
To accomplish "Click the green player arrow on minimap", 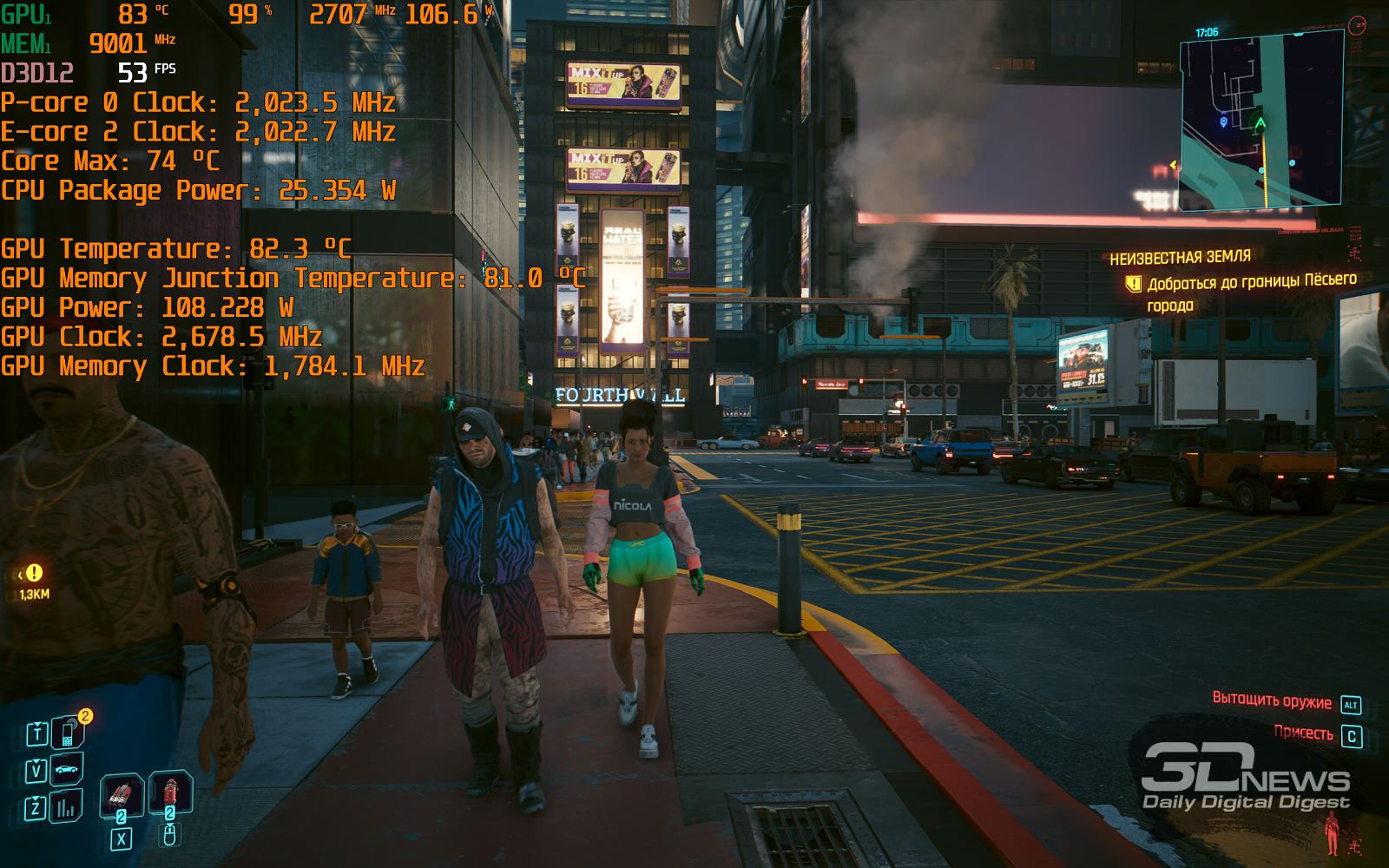I will 1261,123.
